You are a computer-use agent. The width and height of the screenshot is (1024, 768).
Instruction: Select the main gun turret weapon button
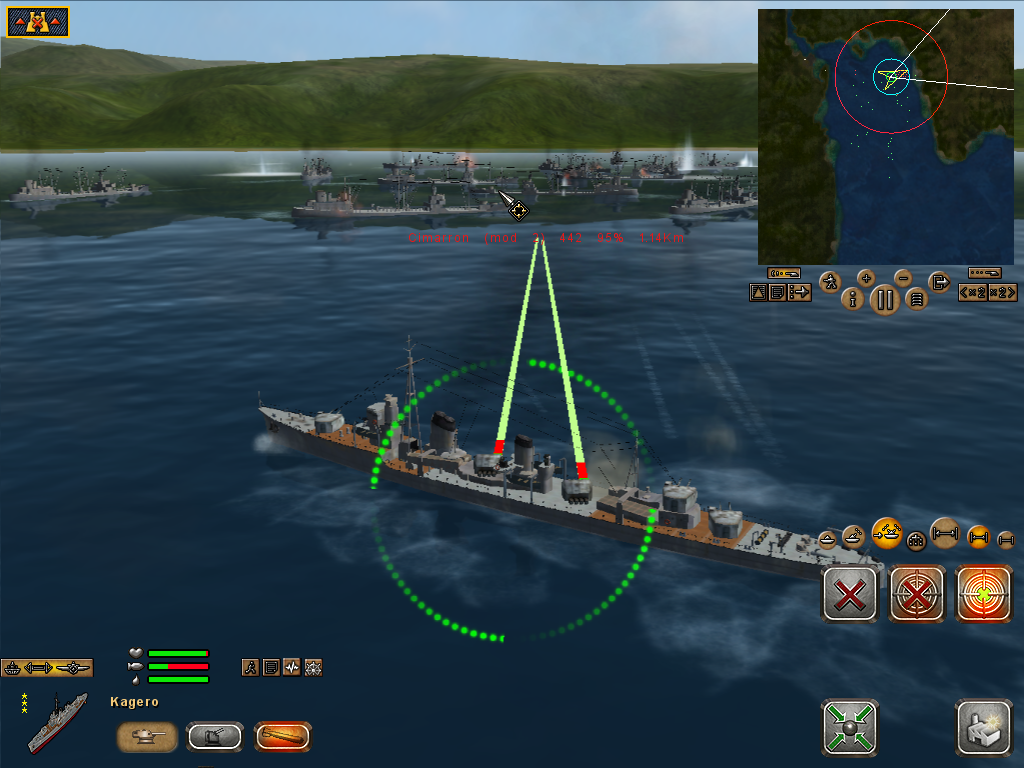148,737
